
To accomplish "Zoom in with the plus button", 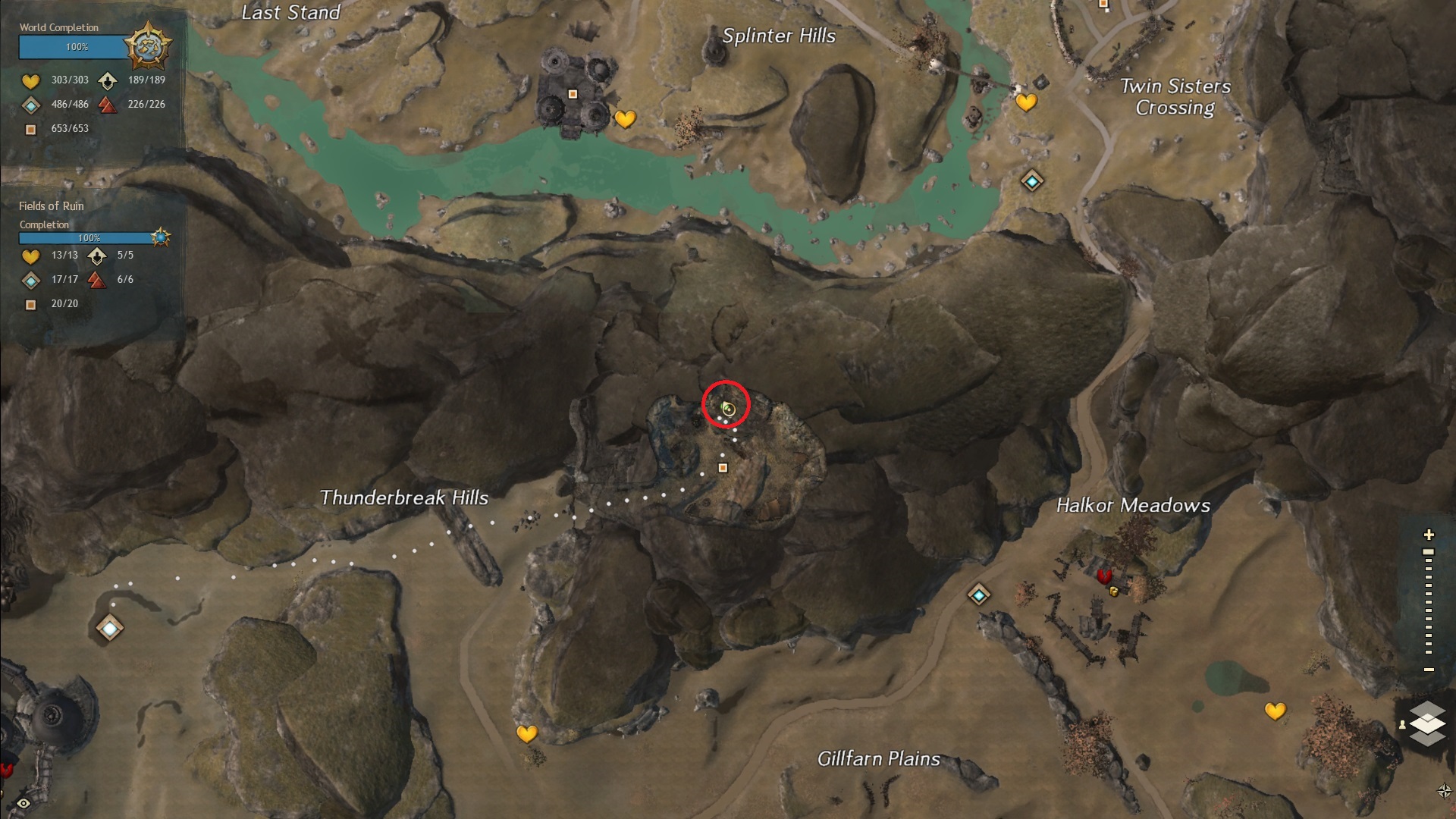I will [x=1429, y=535].
